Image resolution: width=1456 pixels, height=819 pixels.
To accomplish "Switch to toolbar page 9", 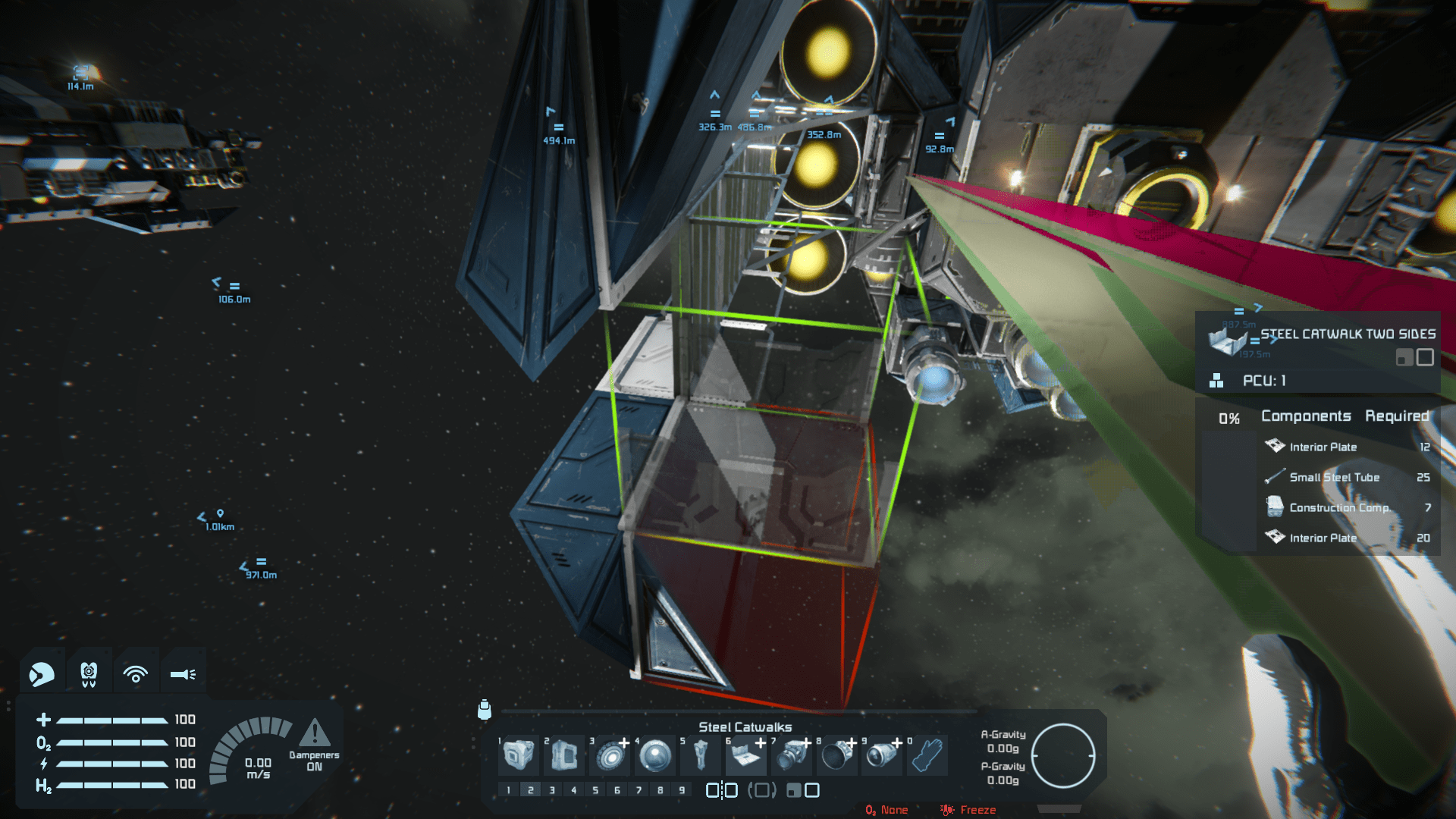I will click(682, 790).
